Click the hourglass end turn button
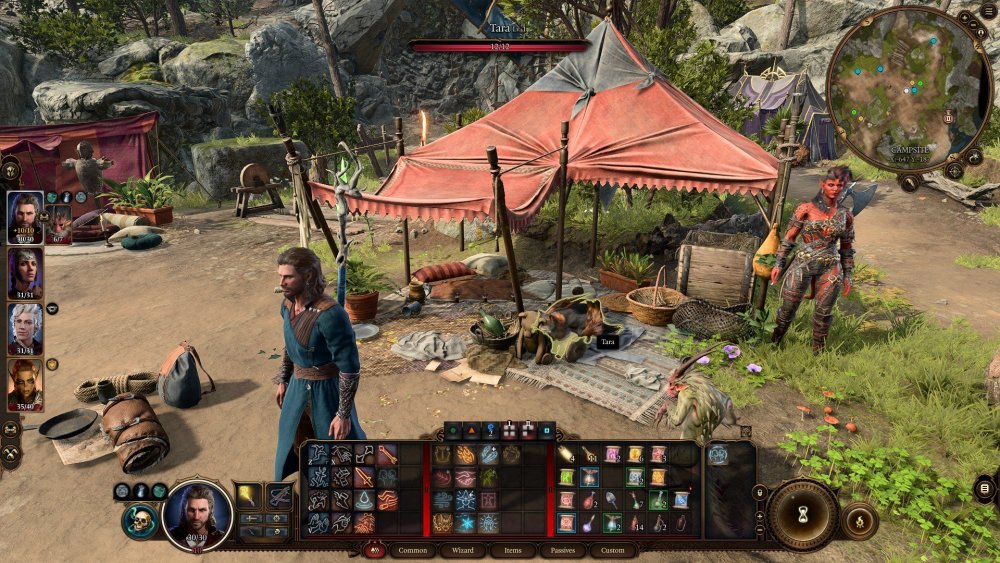 click(x=802, y=514)
